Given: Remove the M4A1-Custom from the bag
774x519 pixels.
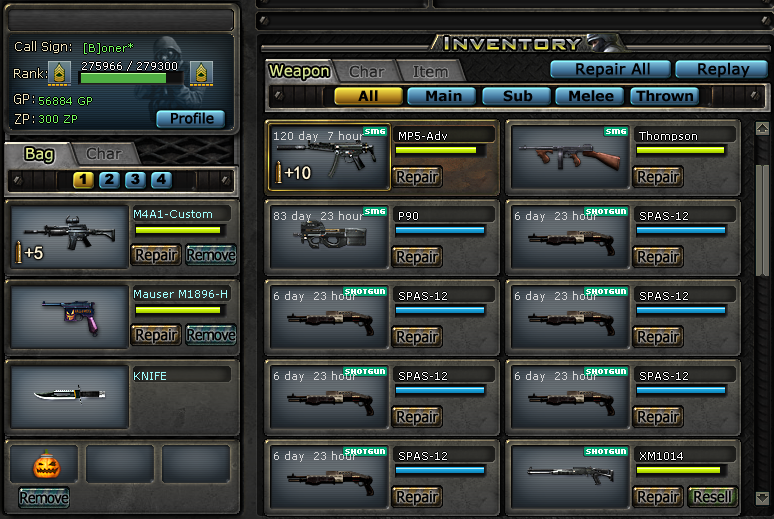Looking at the screenshot, I should 210,255.
